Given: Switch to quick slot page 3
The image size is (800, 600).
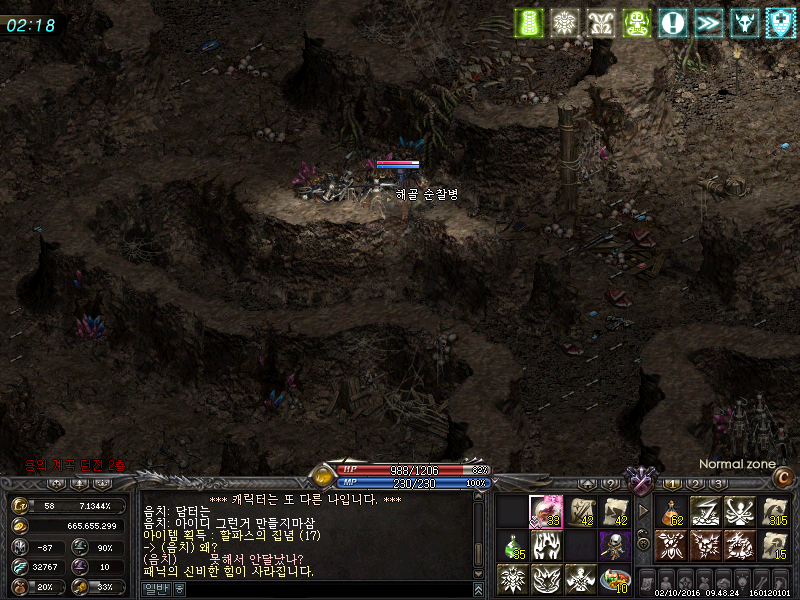Looking at the screenshot, I should (718, 484).
